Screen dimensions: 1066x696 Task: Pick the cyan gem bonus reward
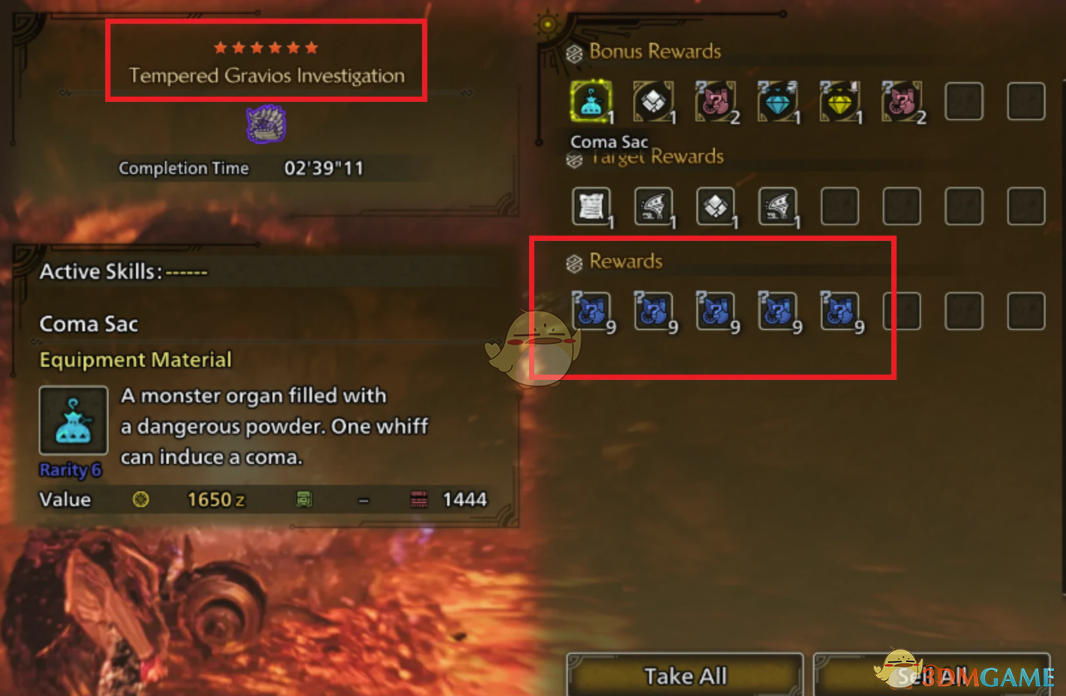coord(777,102)
